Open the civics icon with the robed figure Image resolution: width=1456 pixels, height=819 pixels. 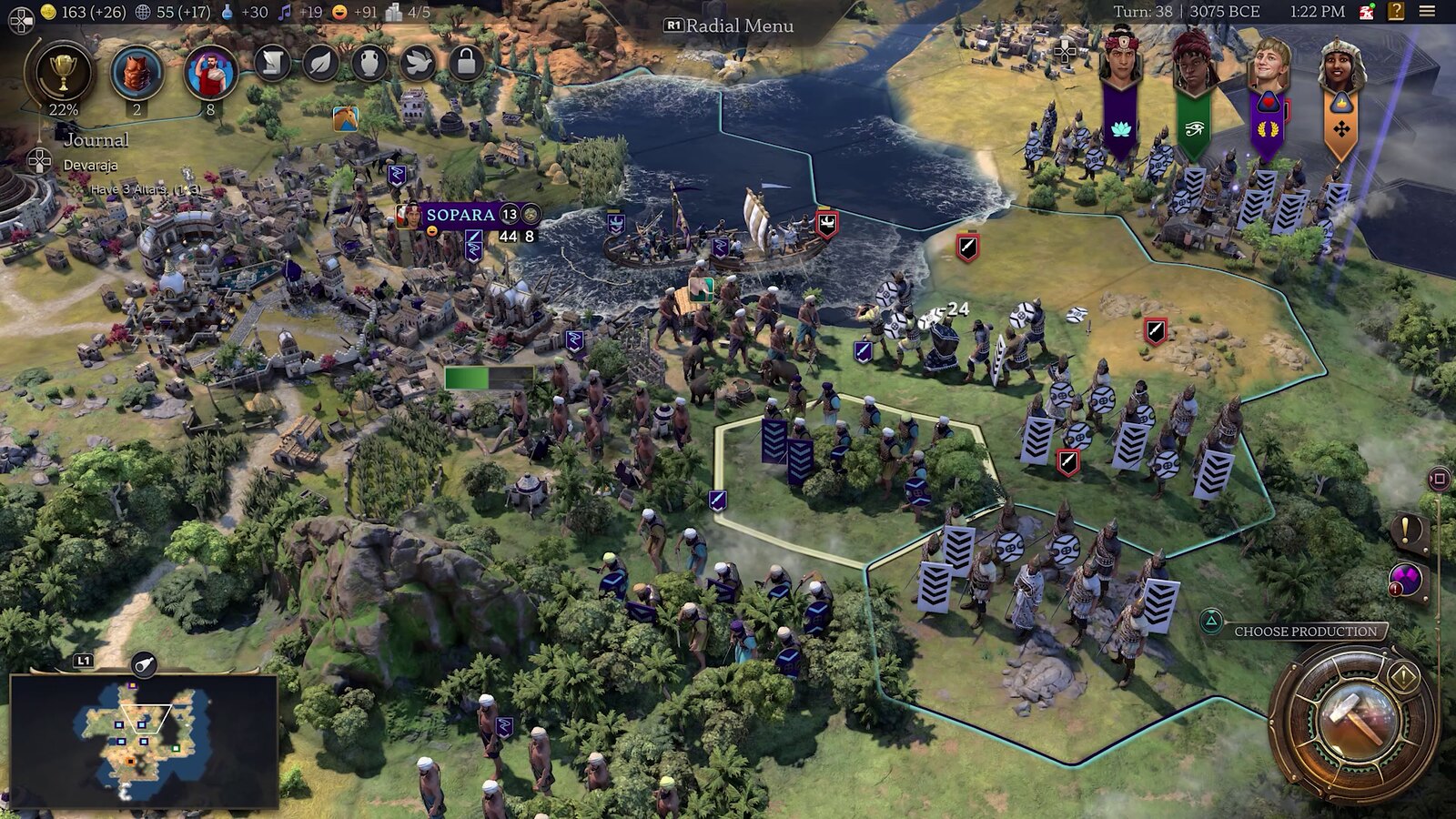pos(210,72)
